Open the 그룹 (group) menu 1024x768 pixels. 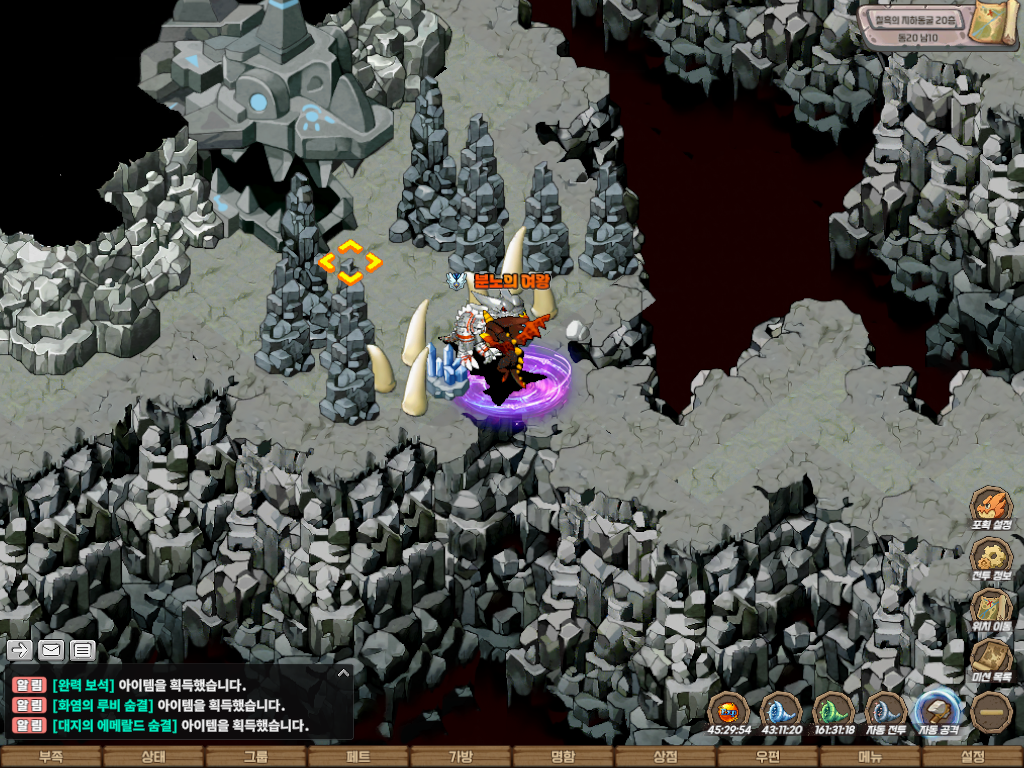click(x=256, y=757)
